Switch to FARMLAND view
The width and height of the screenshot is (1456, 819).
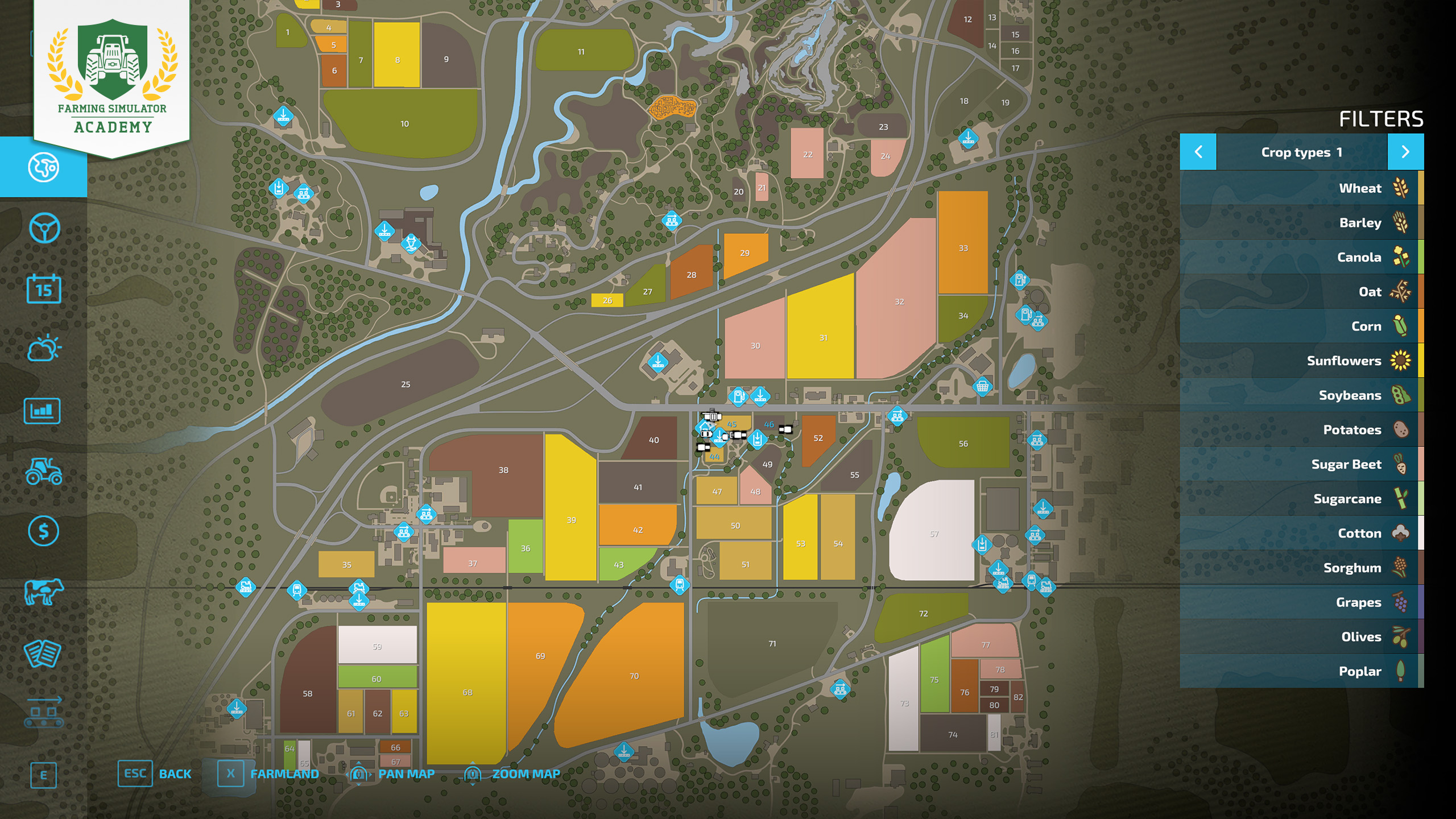(268, 774)
